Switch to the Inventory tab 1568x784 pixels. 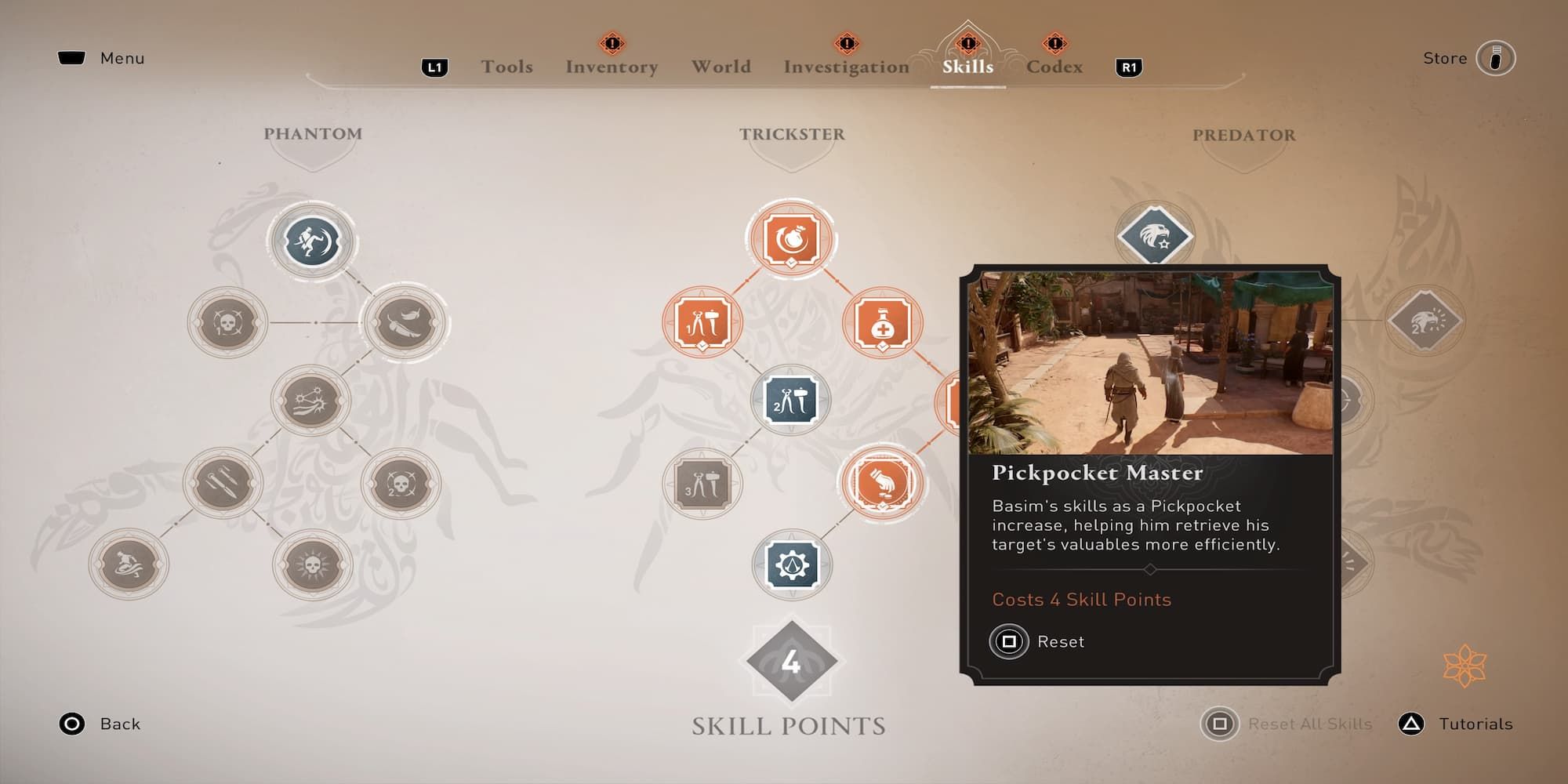(611, 67)
